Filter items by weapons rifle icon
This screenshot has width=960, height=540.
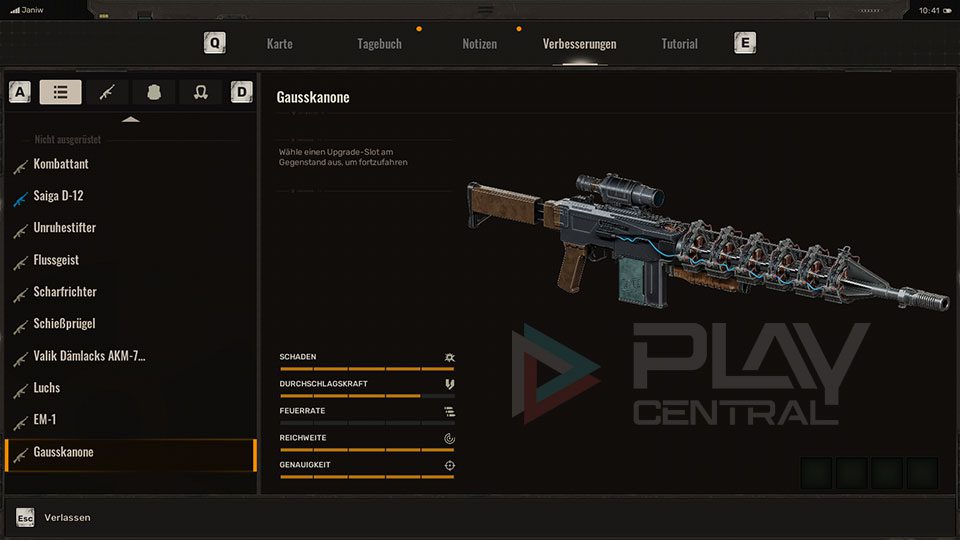pos(107,92)
